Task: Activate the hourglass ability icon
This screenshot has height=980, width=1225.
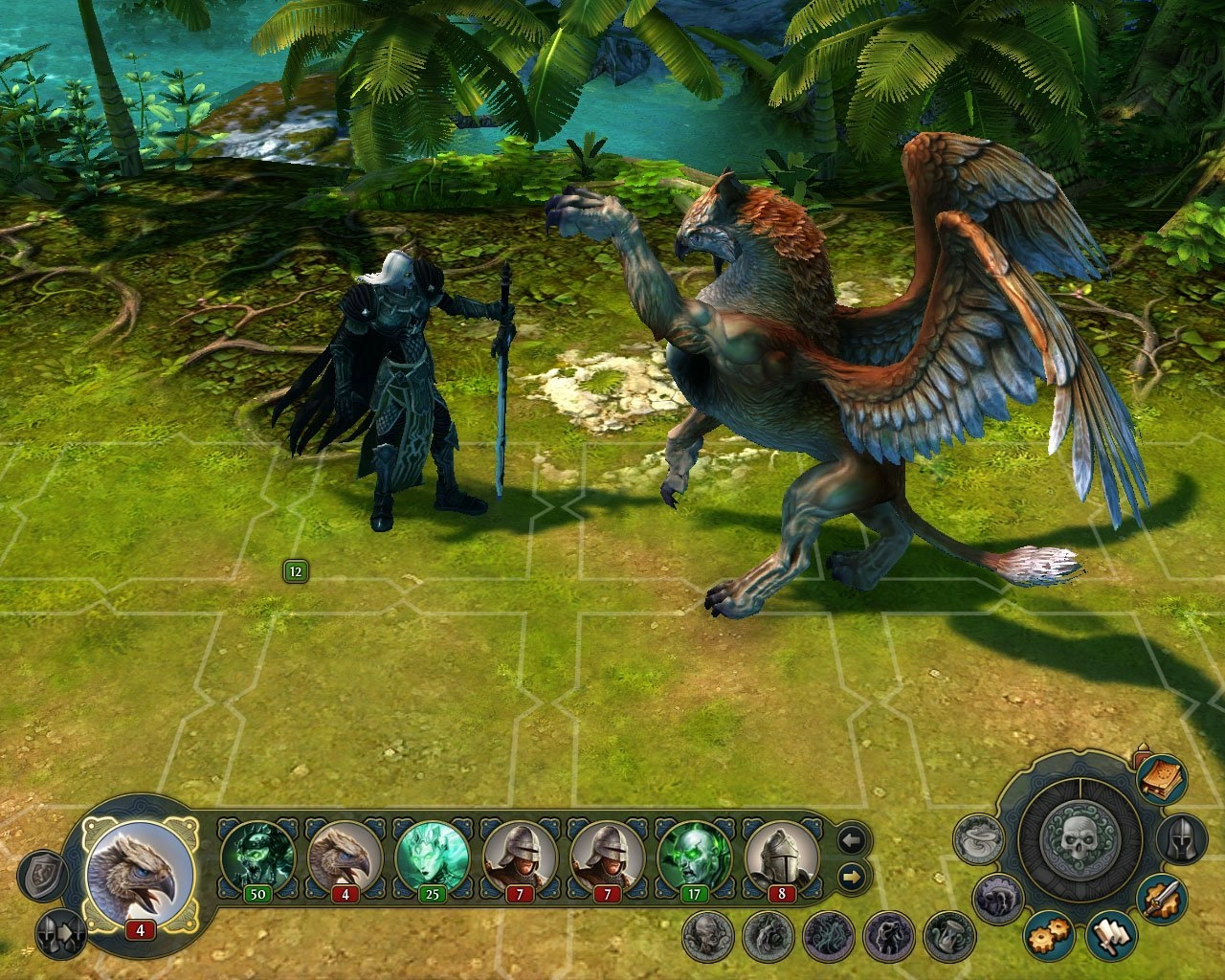Action: click(948, 936)
